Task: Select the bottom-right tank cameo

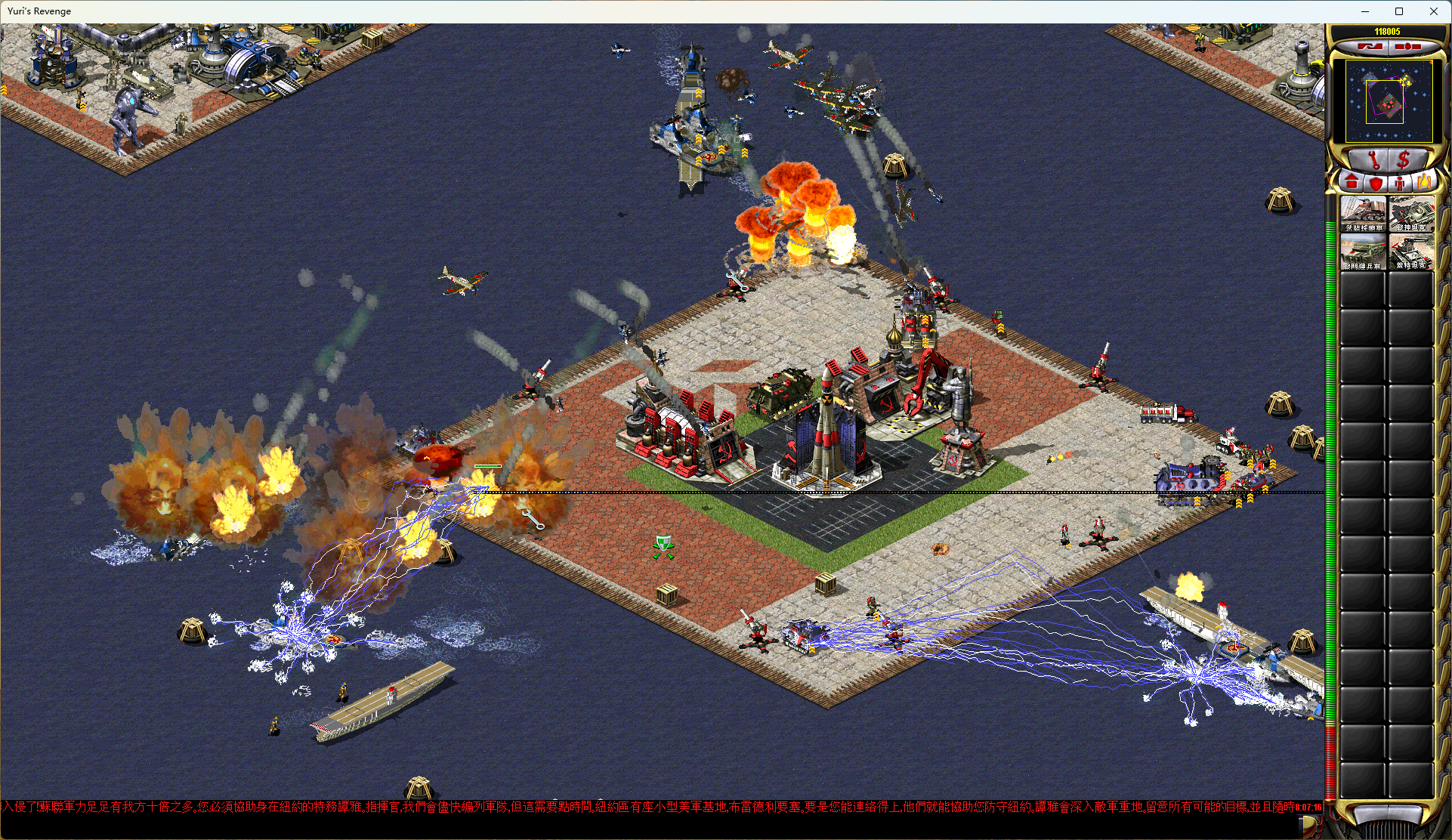Action: (1411, 252)
